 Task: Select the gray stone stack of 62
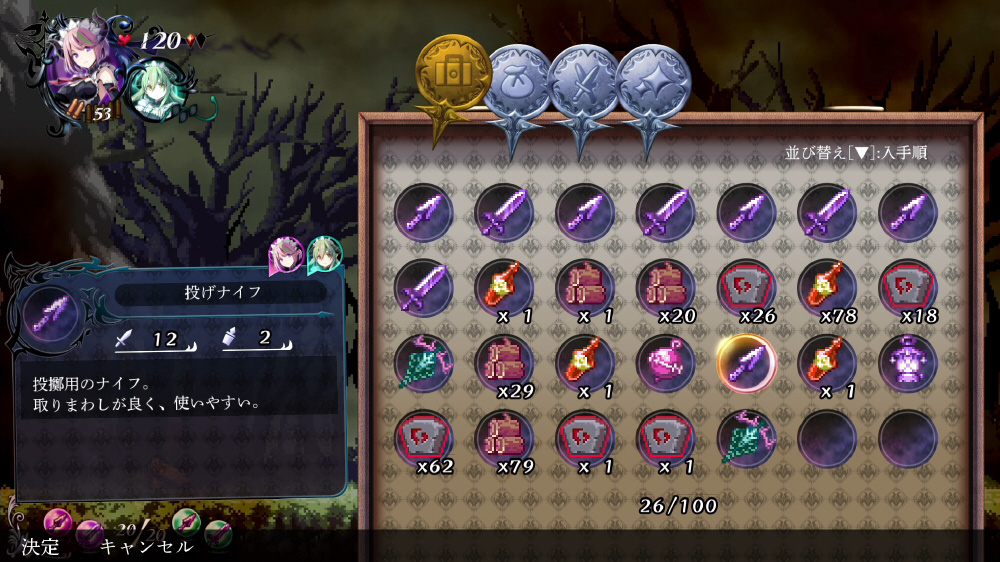pyautogui.click(x=423, y=437)
